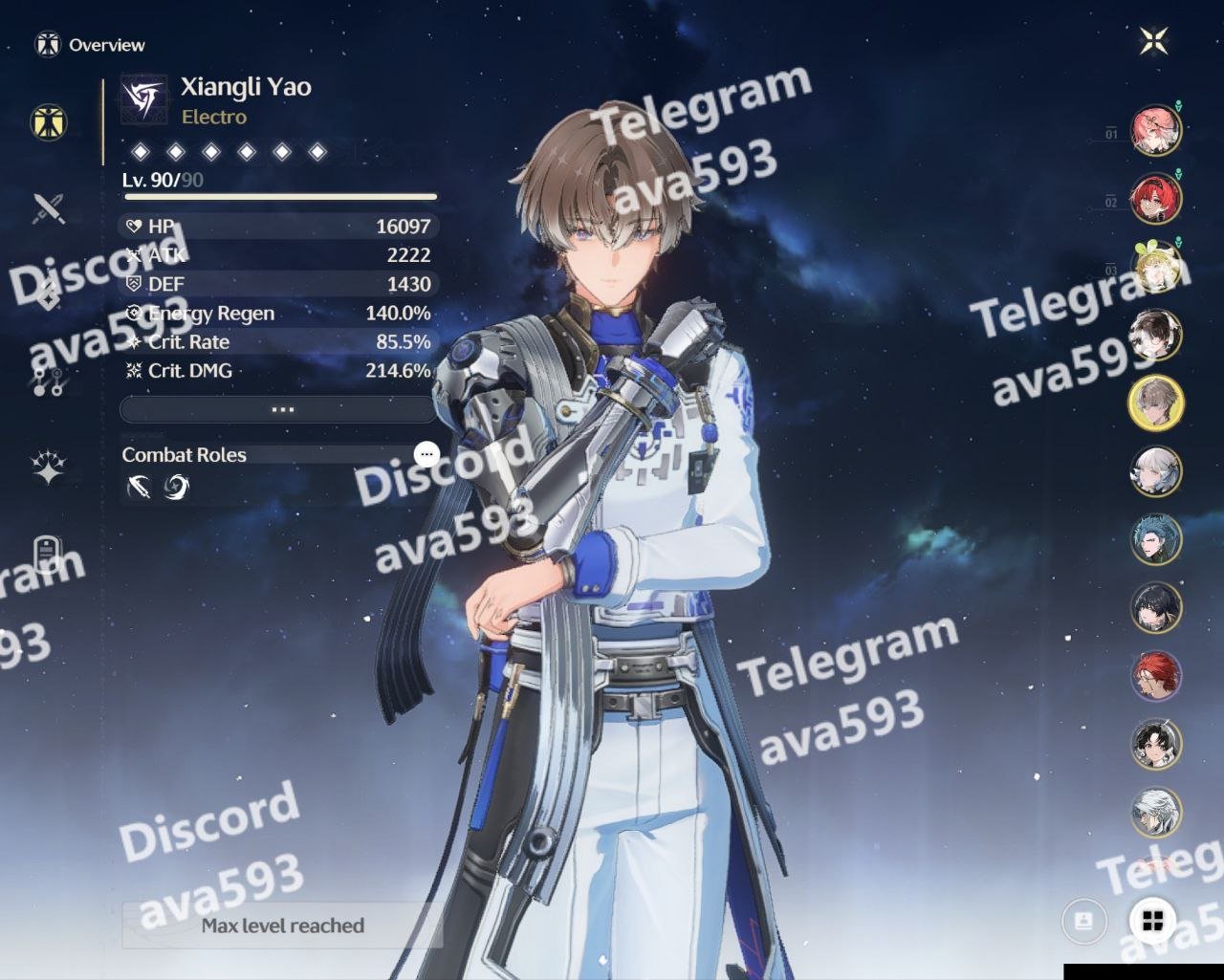The image size is (1224, 980).
Task: Open the four-square grid resonator list button
Action: click(x=1152, y=921)
